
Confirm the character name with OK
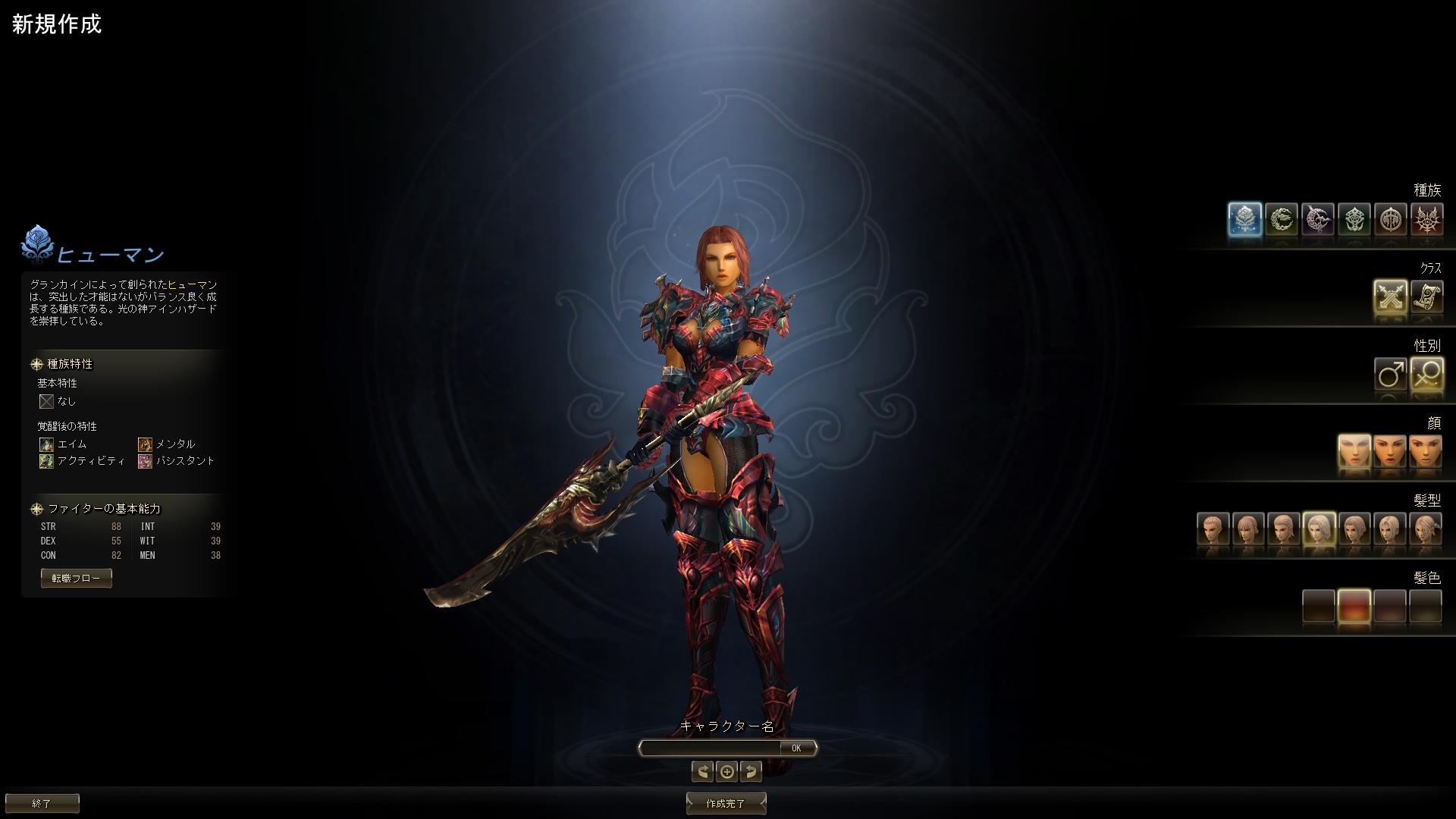click(796, 748)
